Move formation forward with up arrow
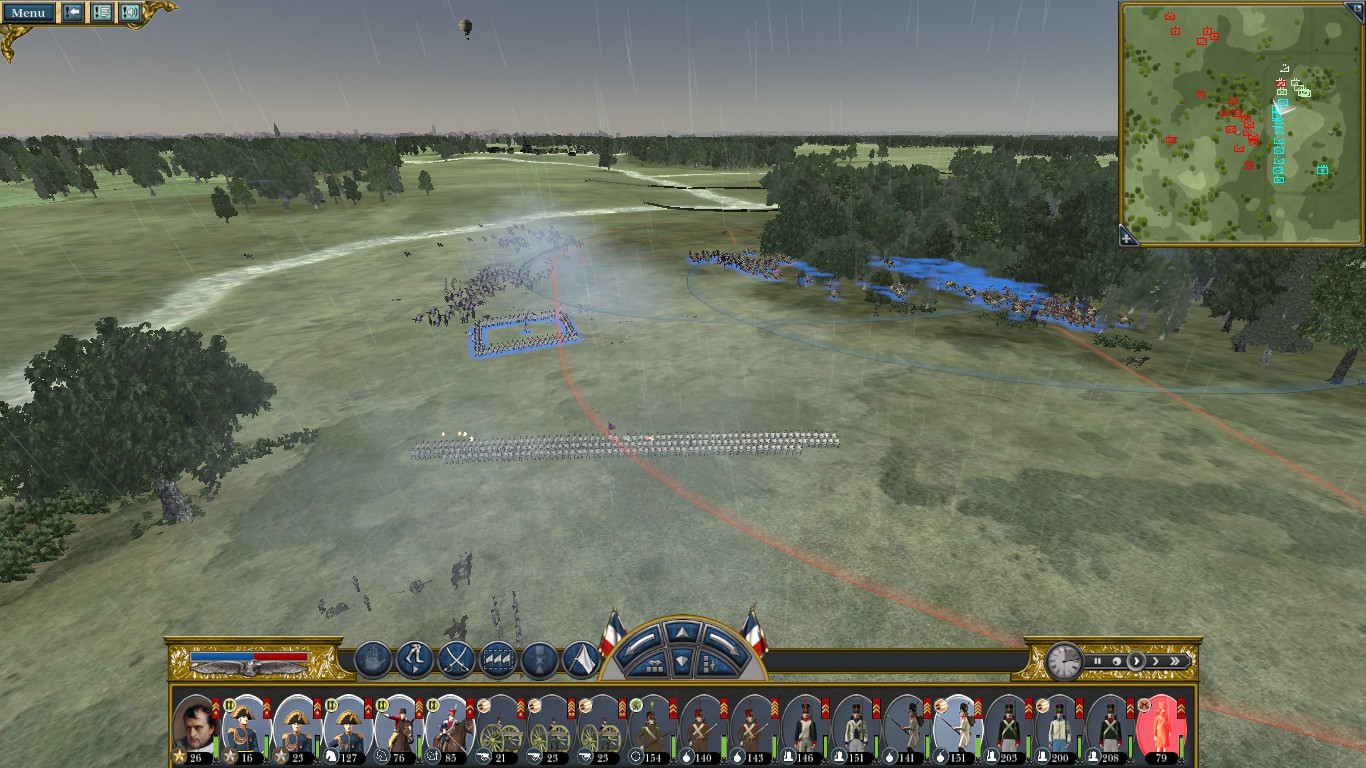The image size is (1366, 768). 681,632
